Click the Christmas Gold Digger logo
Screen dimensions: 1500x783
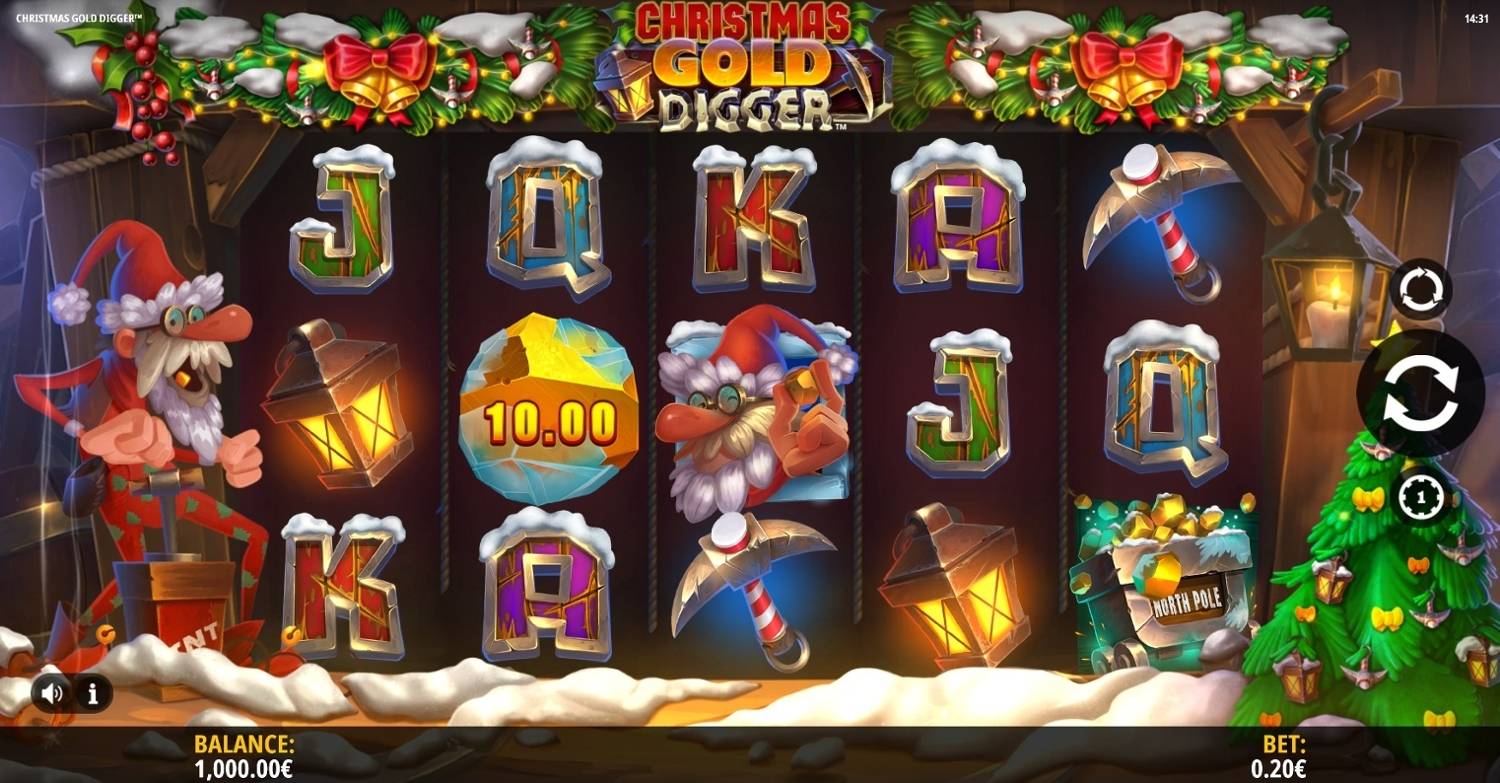tap(745, 65)
